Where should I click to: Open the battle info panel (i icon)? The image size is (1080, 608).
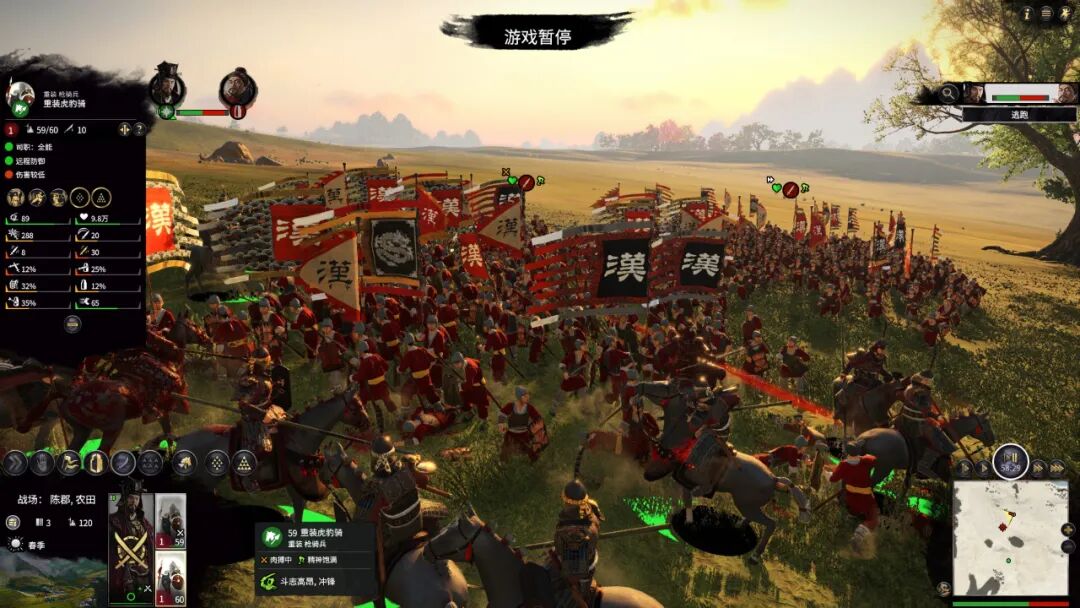(1026, 13)
